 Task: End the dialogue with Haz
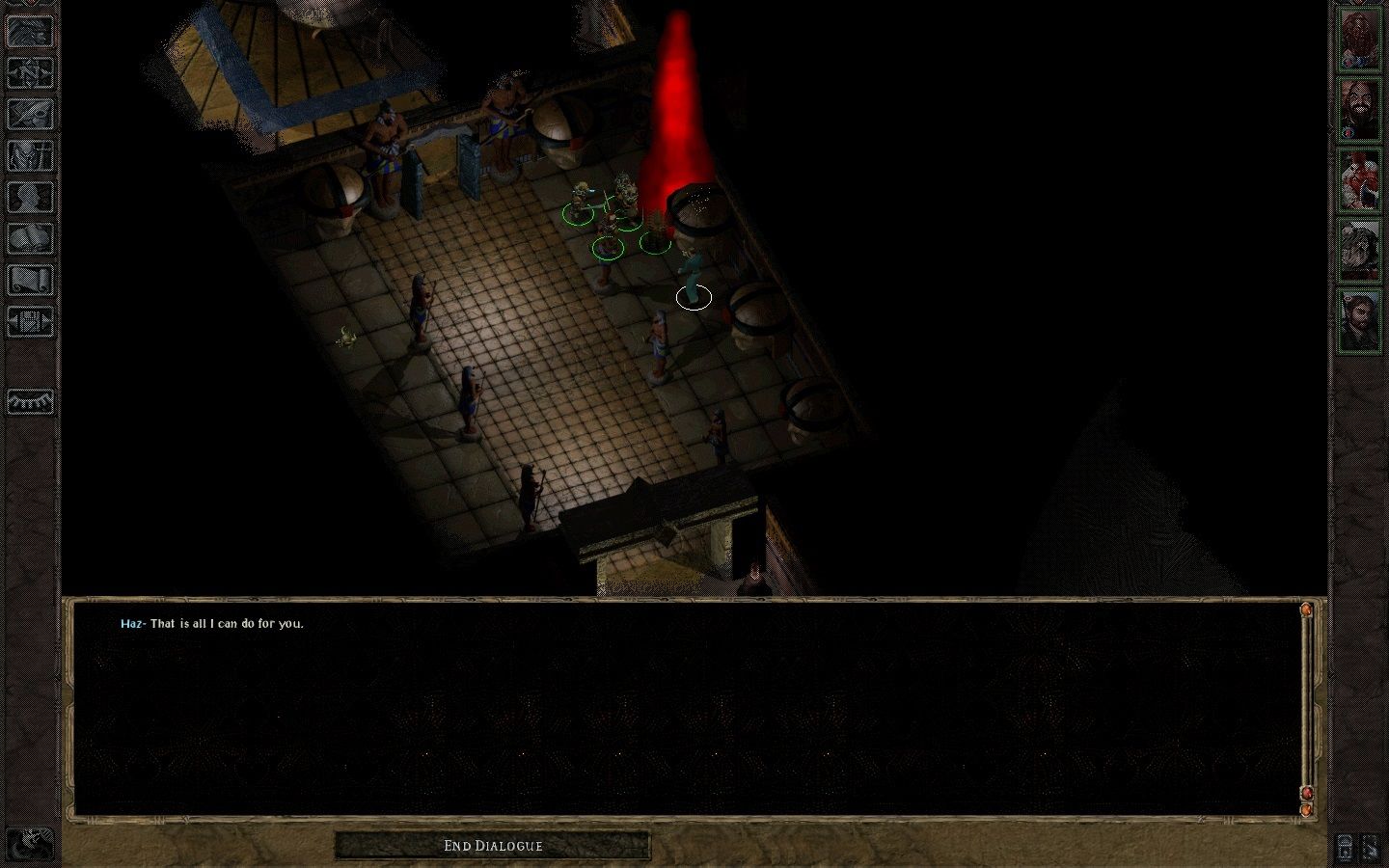point(493,846)
